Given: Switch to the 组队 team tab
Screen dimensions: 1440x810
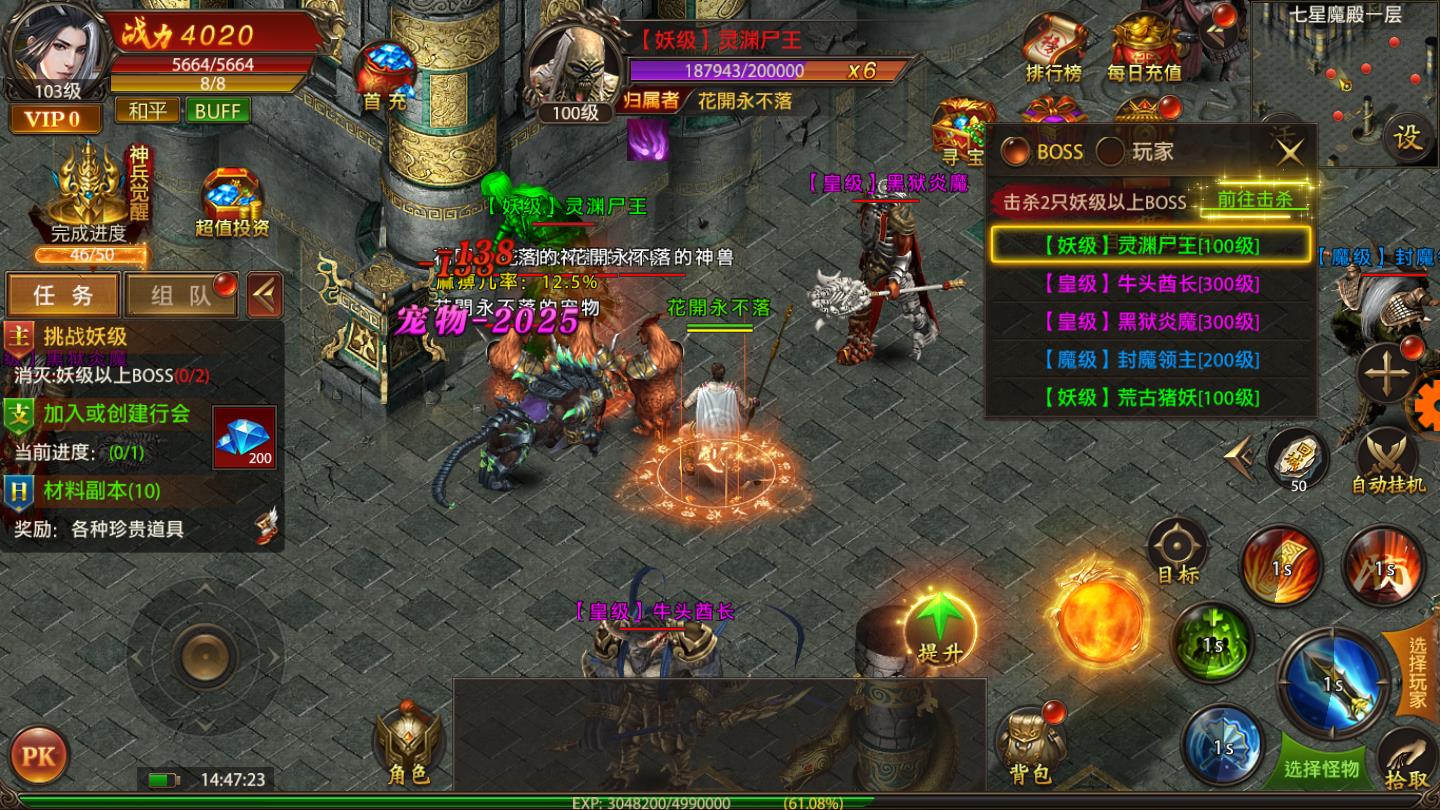Looking at the screenshot, I should [181, 295].
